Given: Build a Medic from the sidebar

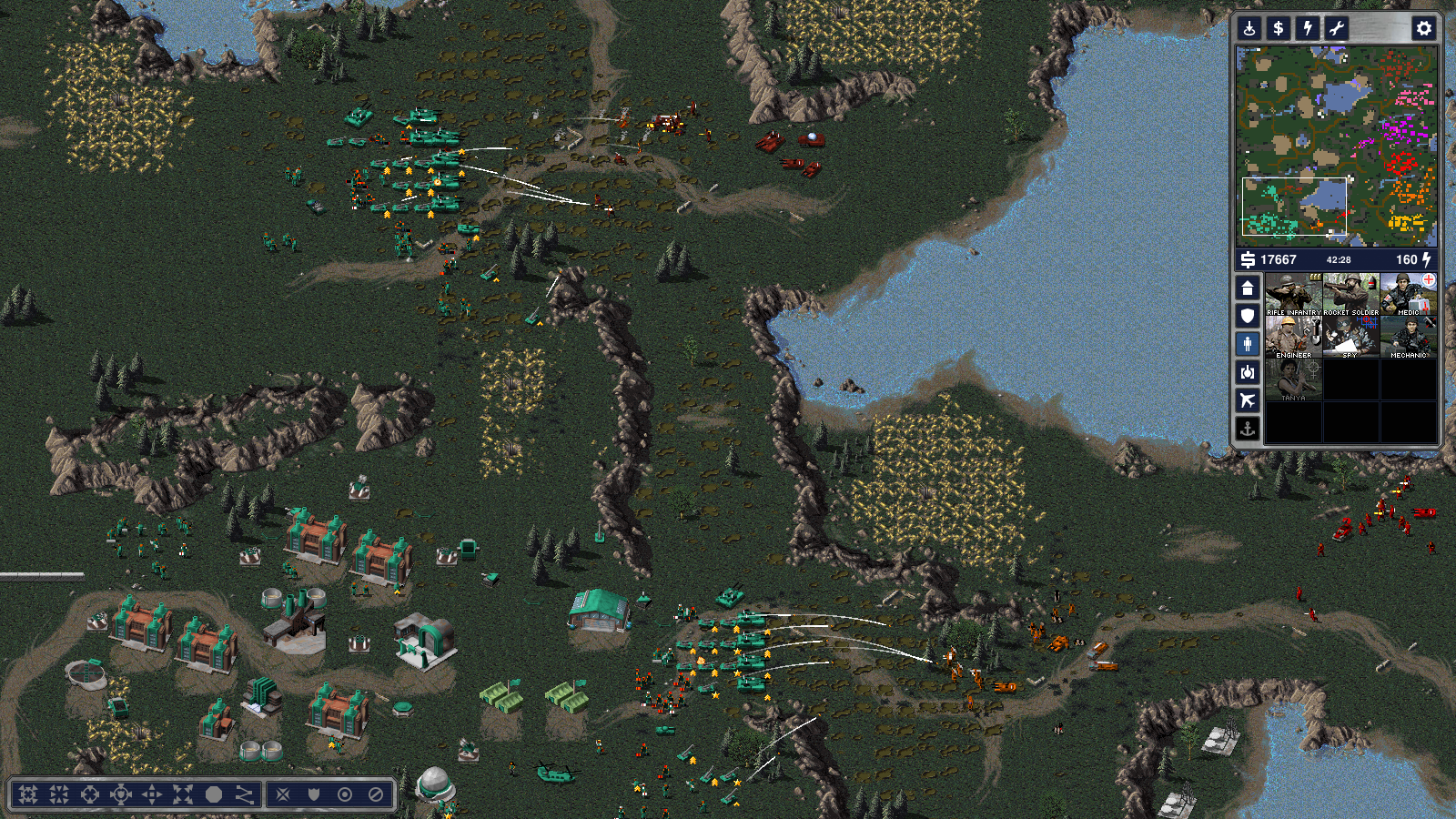Looking at the screenshot, I should coord(1408,294).
